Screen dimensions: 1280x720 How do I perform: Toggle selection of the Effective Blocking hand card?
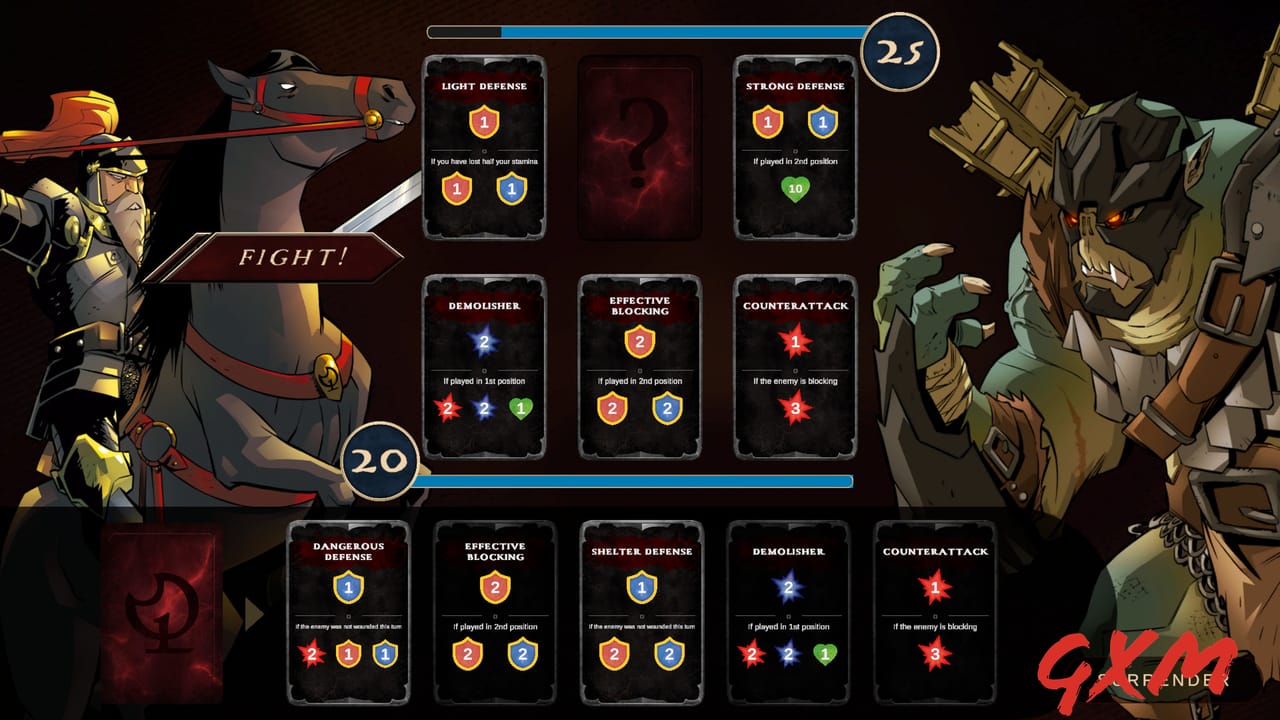[x=494, y=610]
